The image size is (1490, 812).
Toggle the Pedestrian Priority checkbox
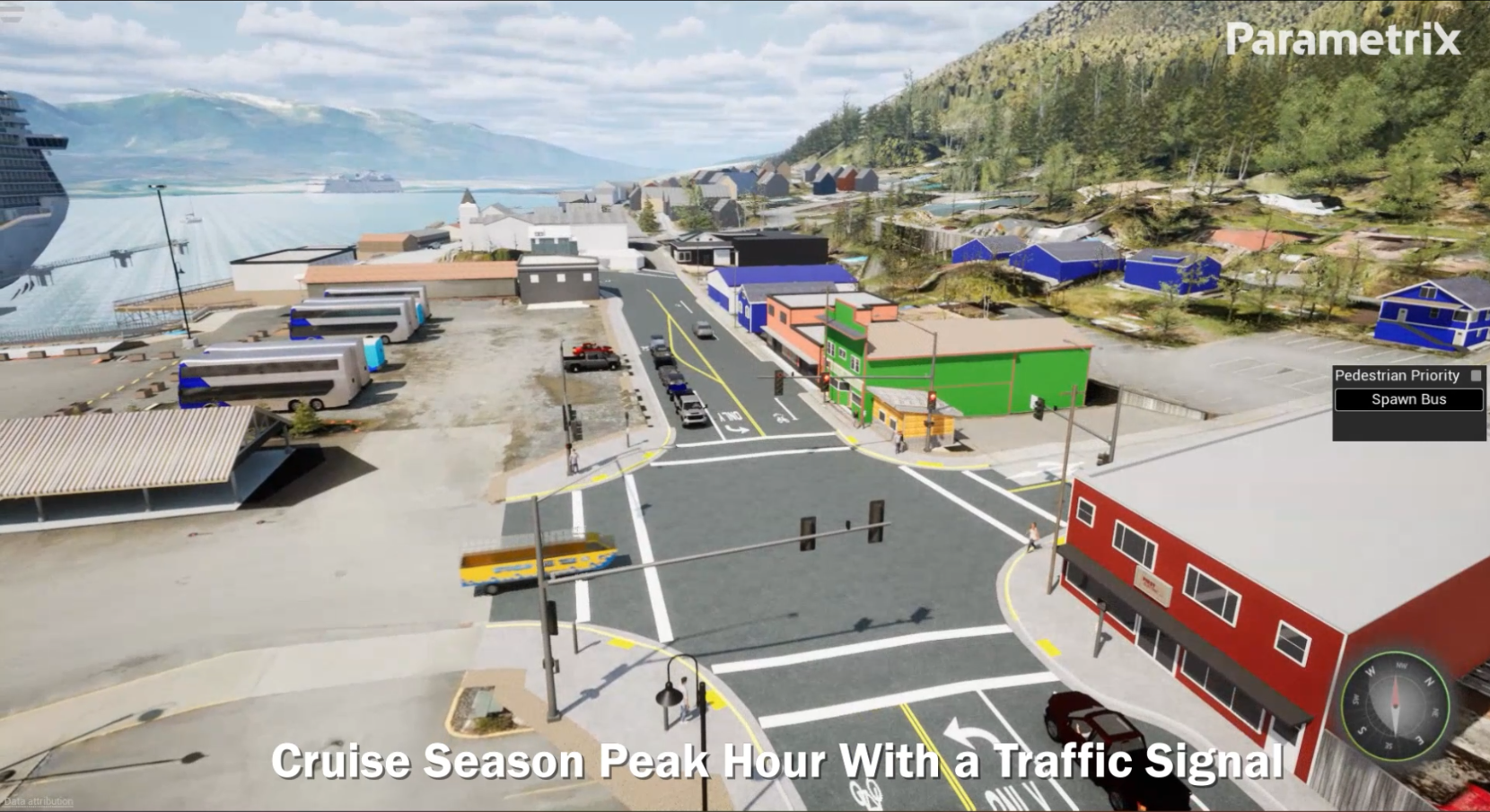coord(1476,376)
